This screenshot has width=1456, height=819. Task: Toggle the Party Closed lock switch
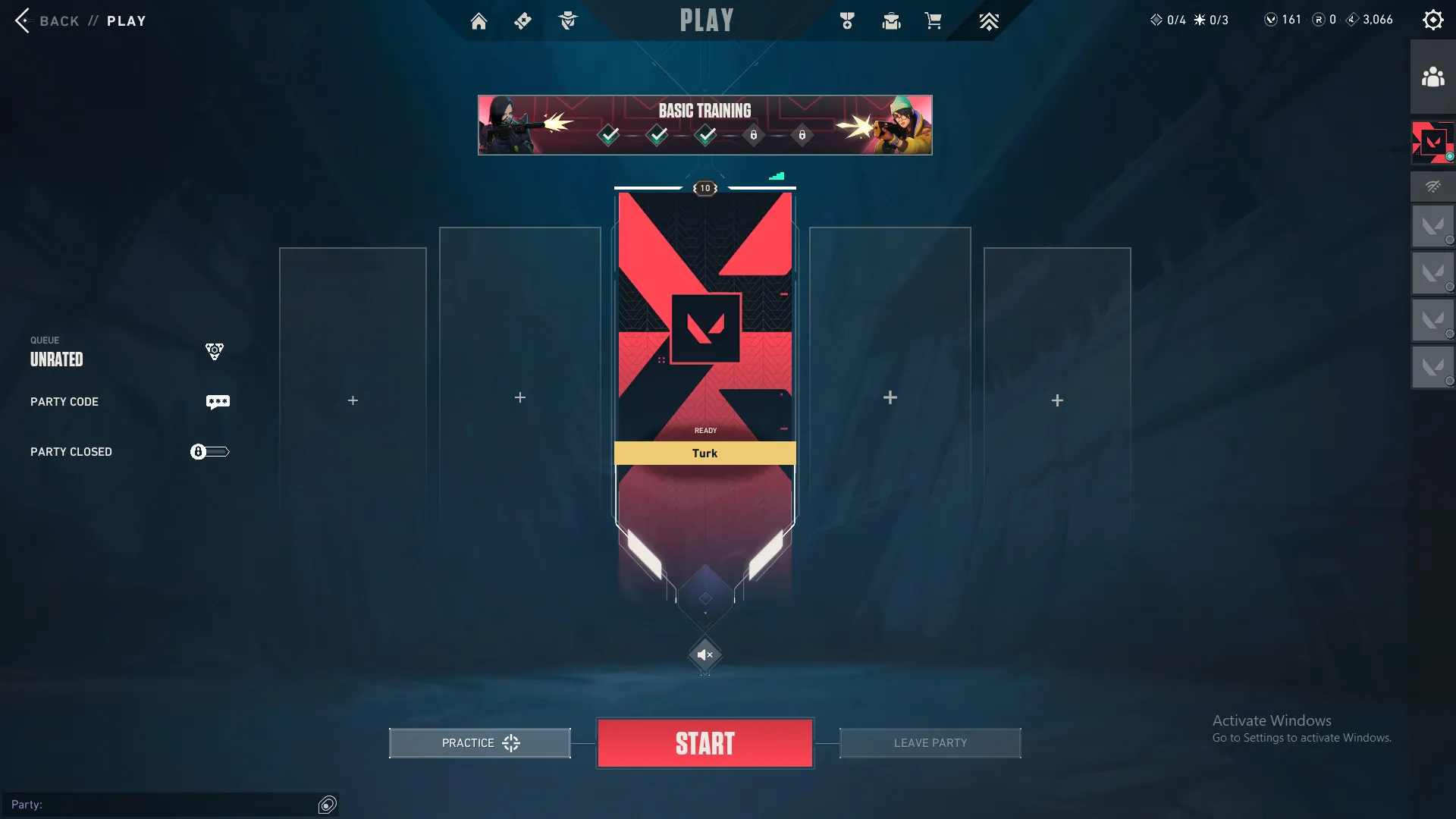pyautogui.click(x=209, y=451)
